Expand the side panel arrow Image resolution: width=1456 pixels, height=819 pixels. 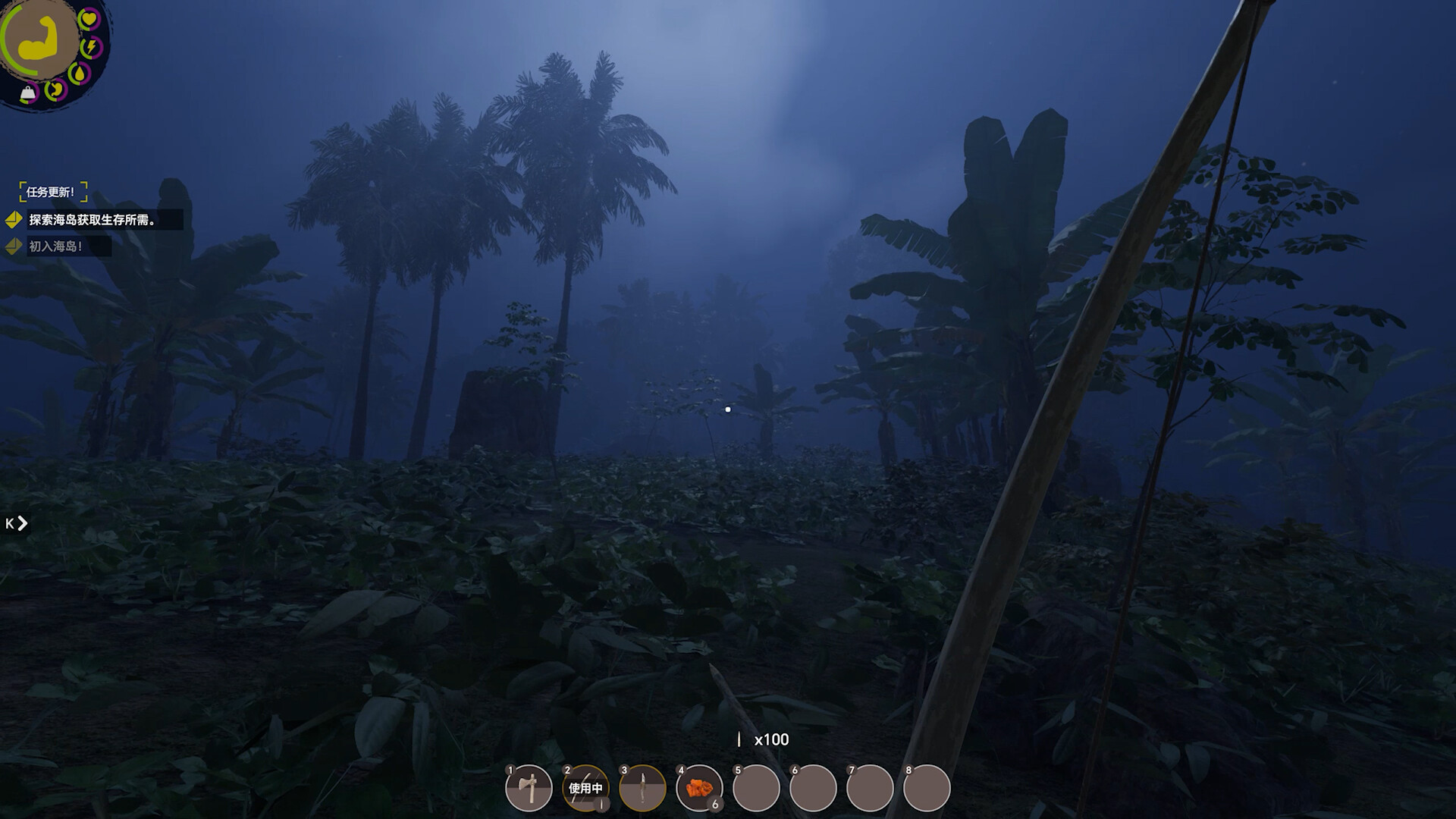point(17,523)
